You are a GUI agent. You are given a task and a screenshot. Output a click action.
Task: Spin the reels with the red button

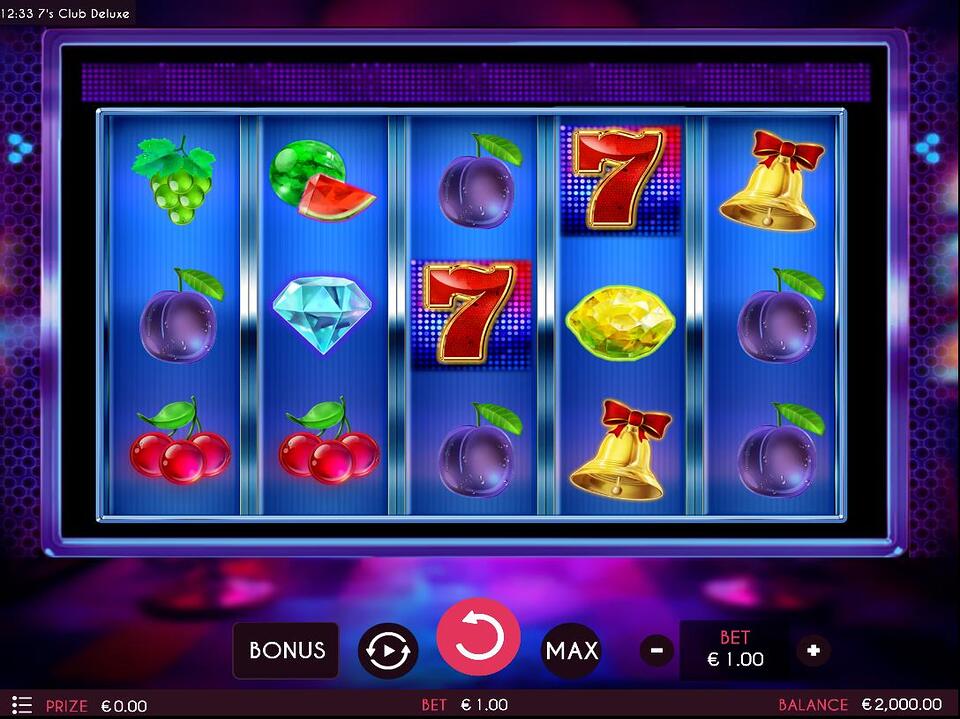point(478,639)
